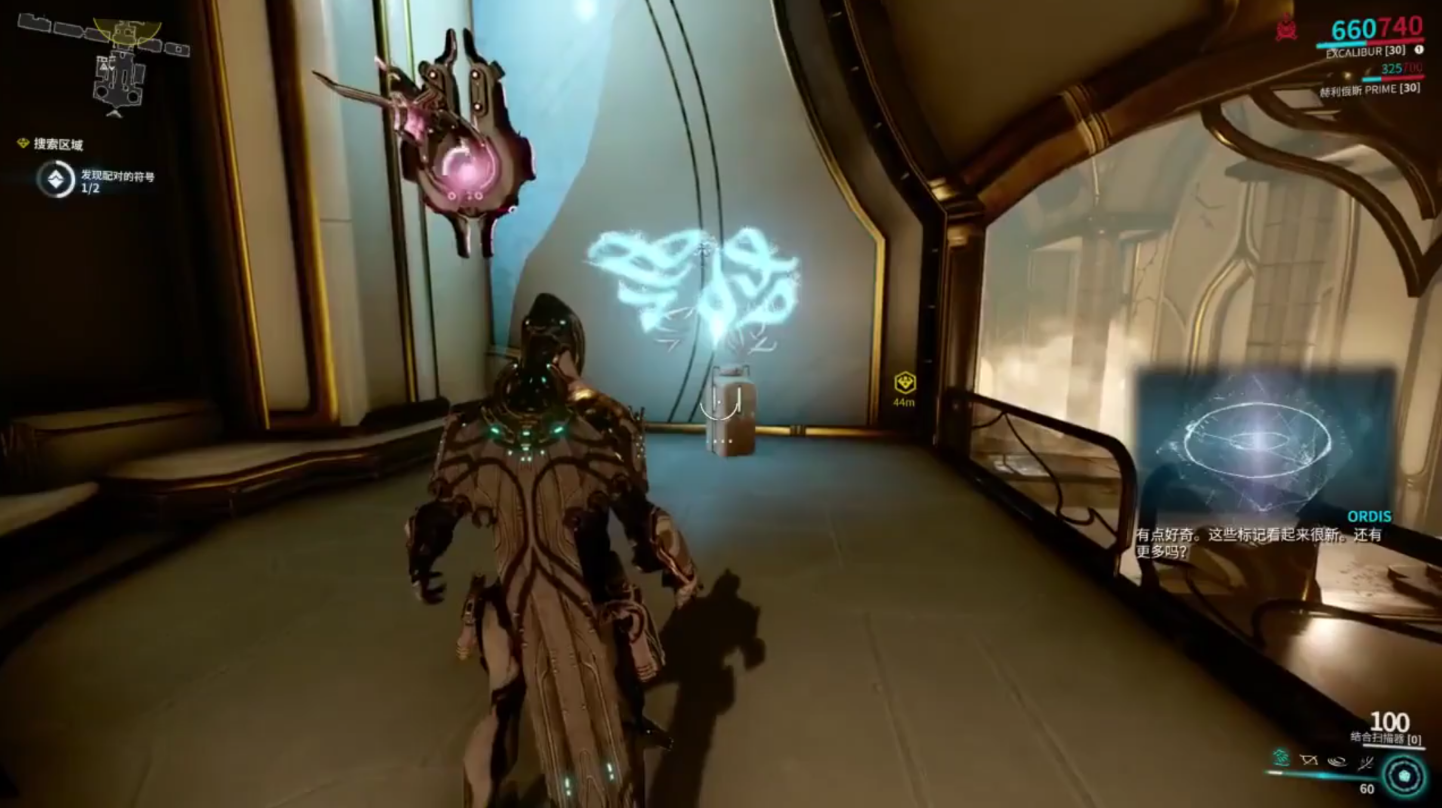
Task: Select the red skull icon beside shields
Action: [x=1286, y=30]
